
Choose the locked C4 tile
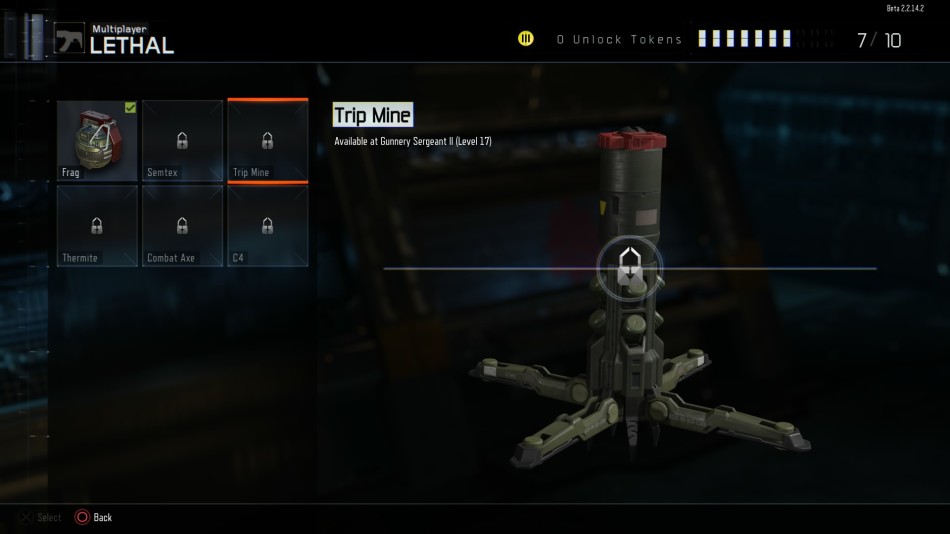[267, 226]
